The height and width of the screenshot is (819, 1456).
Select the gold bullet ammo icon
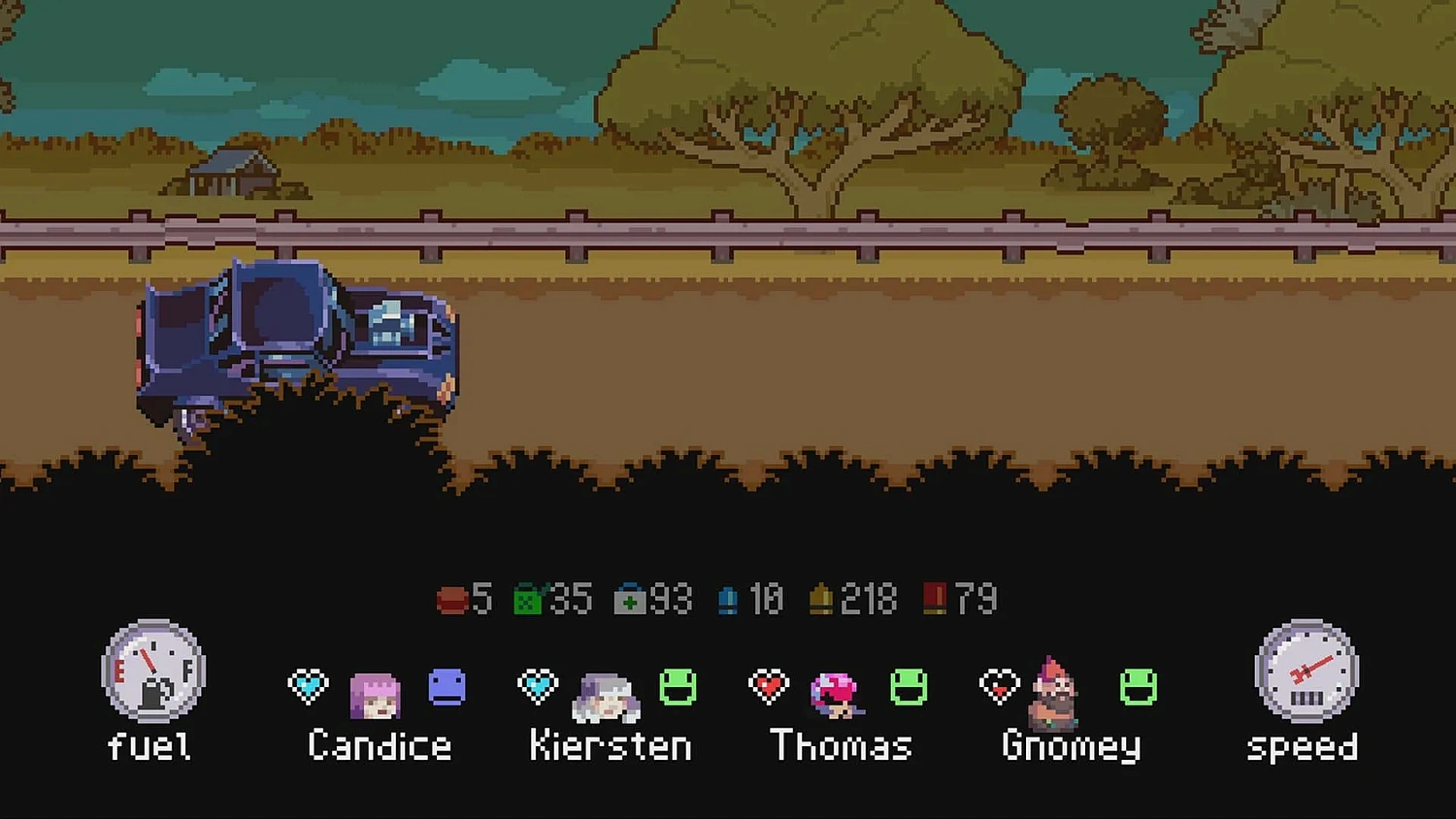click(821, 599)
